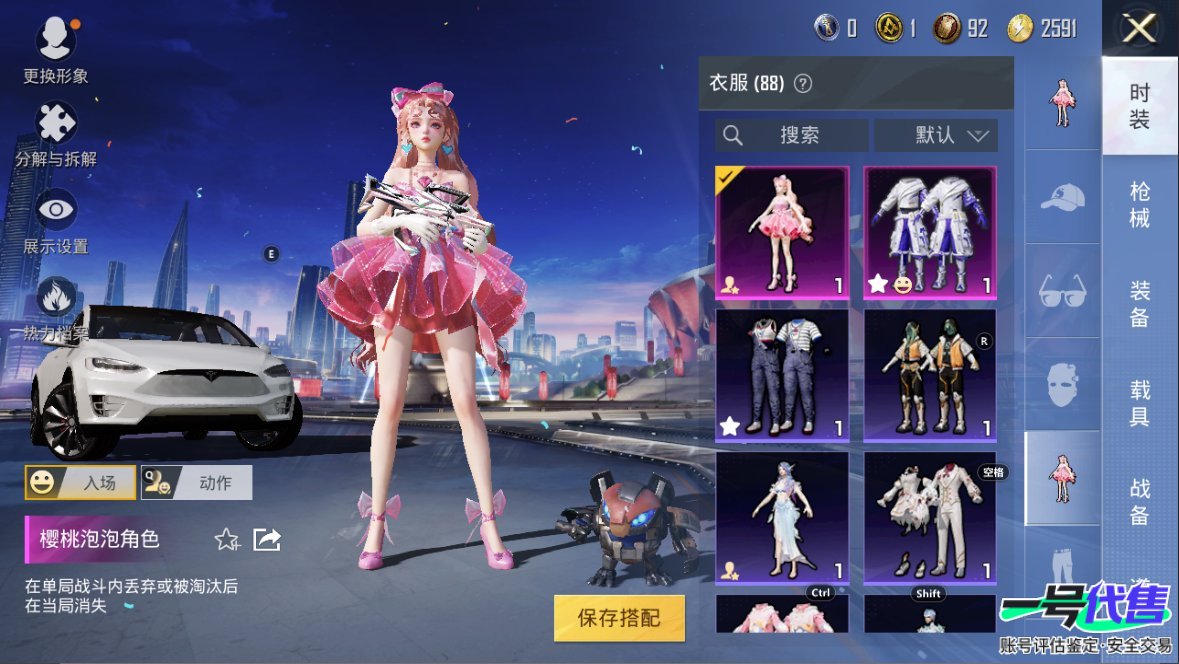Image resolution: width=1179 pixels, height=664 pixels.
Task: Select the 动作 action button
Action: (x=196, y=482)
